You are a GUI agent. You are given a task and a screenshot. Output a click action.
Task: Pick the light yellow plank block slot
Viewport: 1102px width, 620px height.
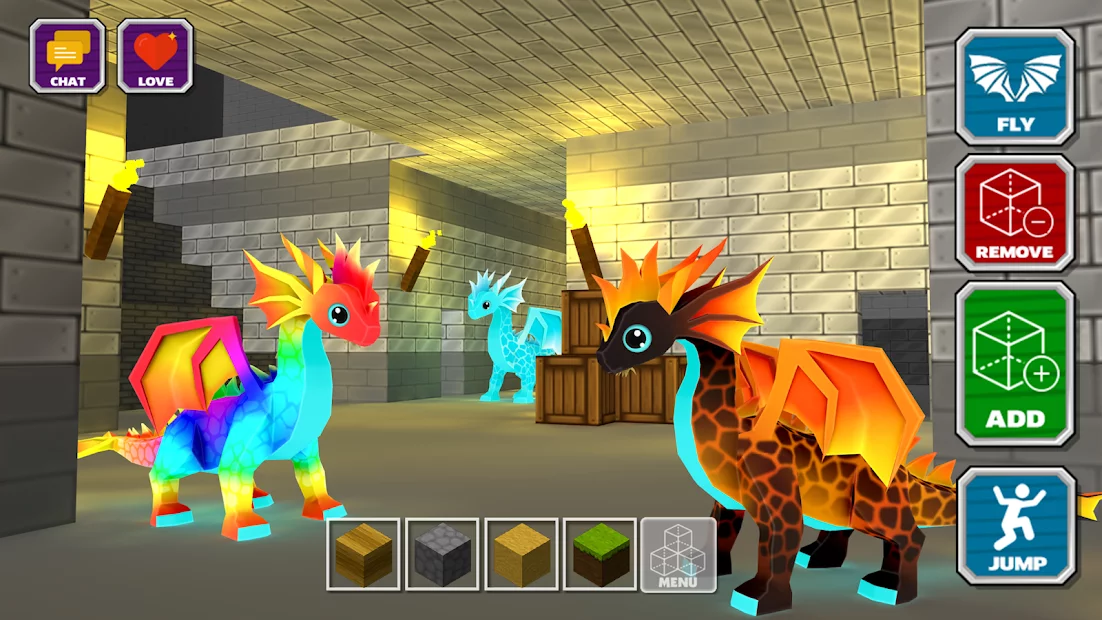521,554
